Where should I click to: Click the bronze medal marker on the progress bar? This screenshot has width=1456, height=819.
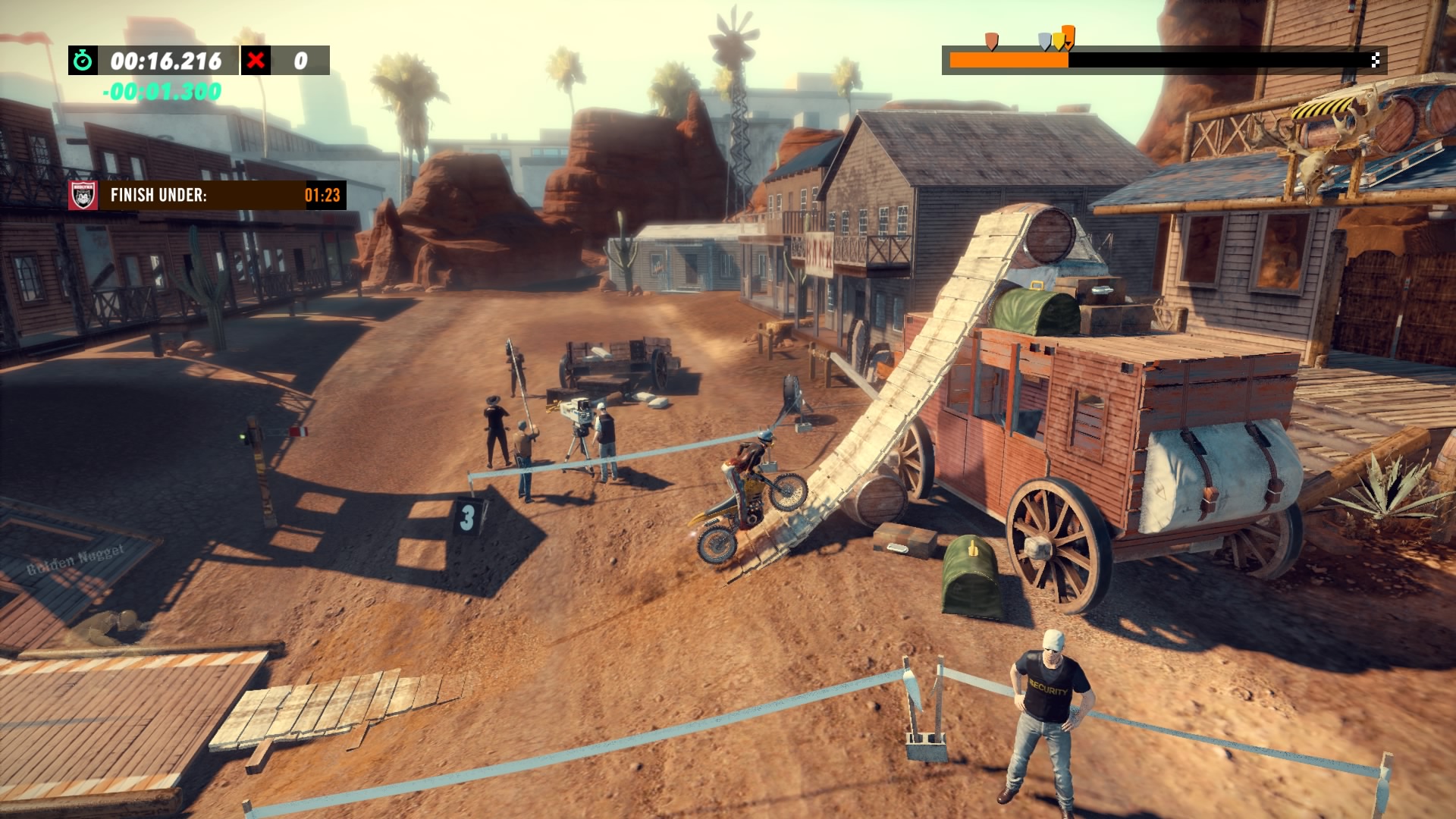(991, 40)
